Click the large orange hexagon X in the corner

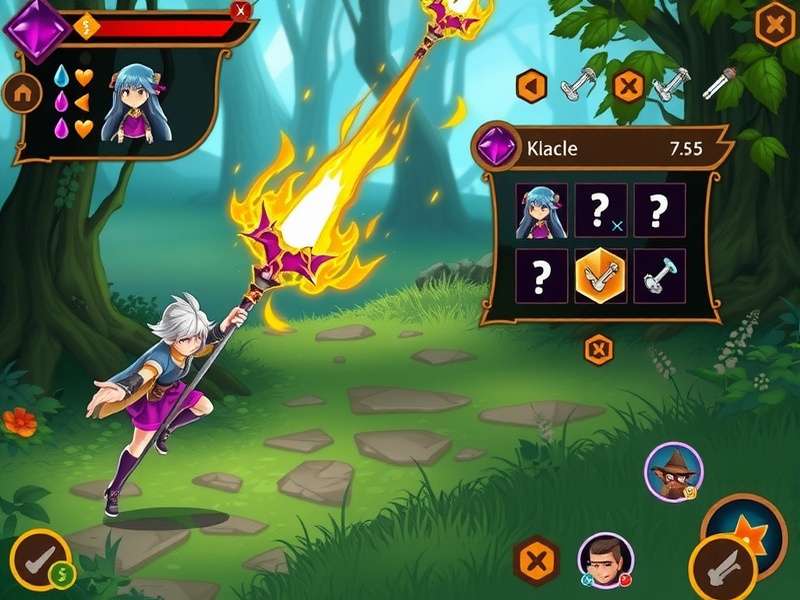(774, 24)
